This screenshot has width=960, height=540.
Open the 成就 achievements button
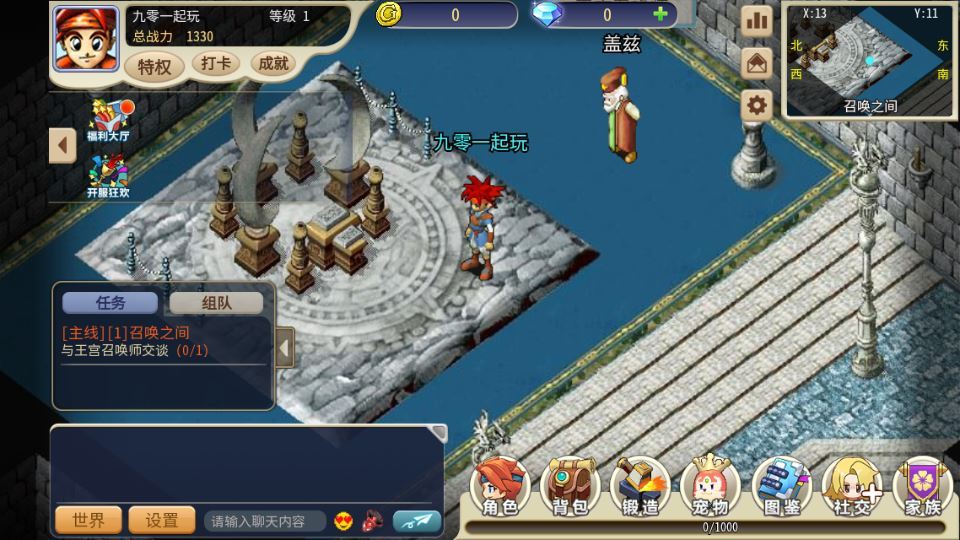tap(273, 64)
